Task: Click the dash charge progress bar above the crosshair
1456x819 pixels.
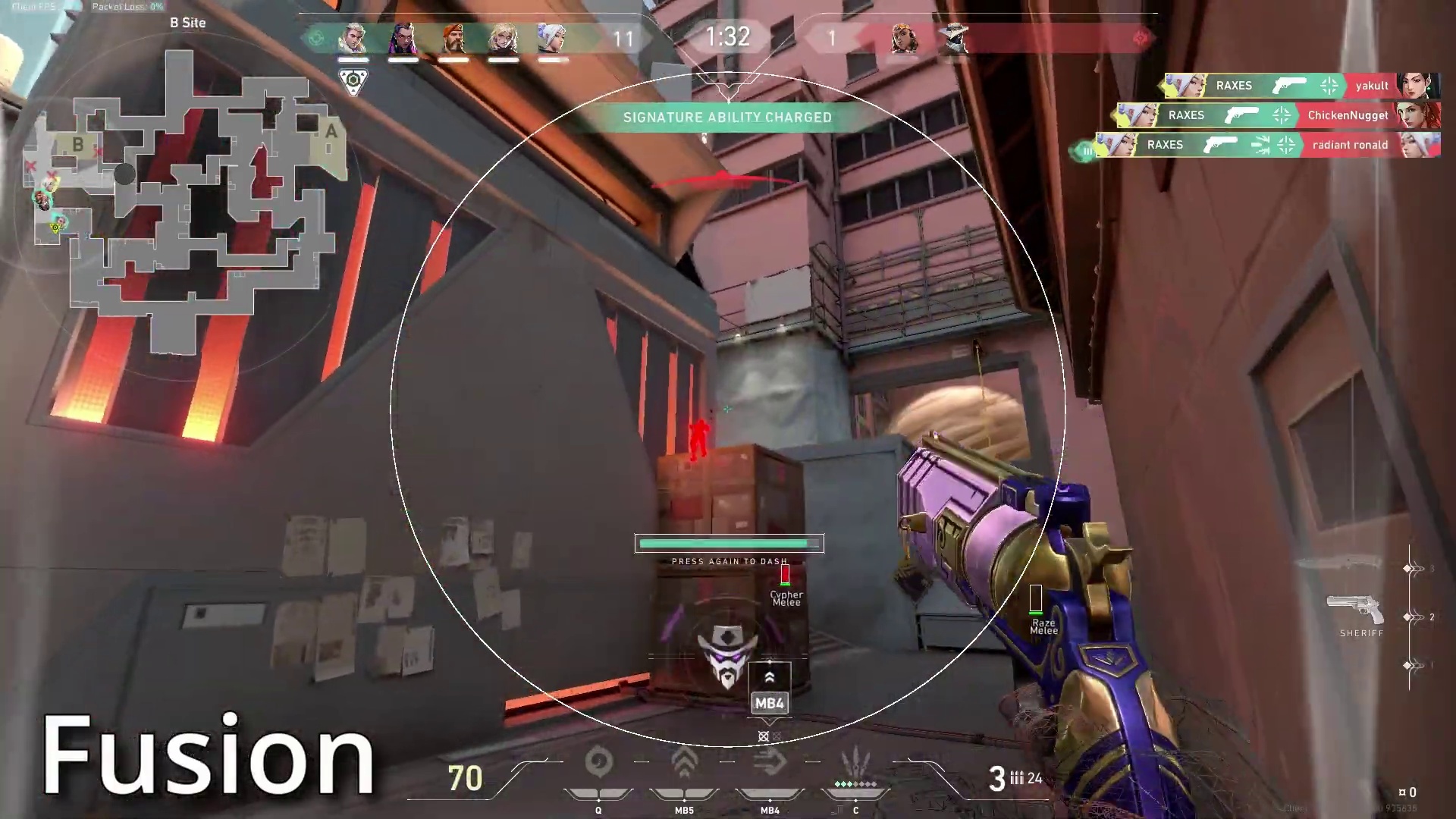Action: pyautogui.click(x=728, y=543)
